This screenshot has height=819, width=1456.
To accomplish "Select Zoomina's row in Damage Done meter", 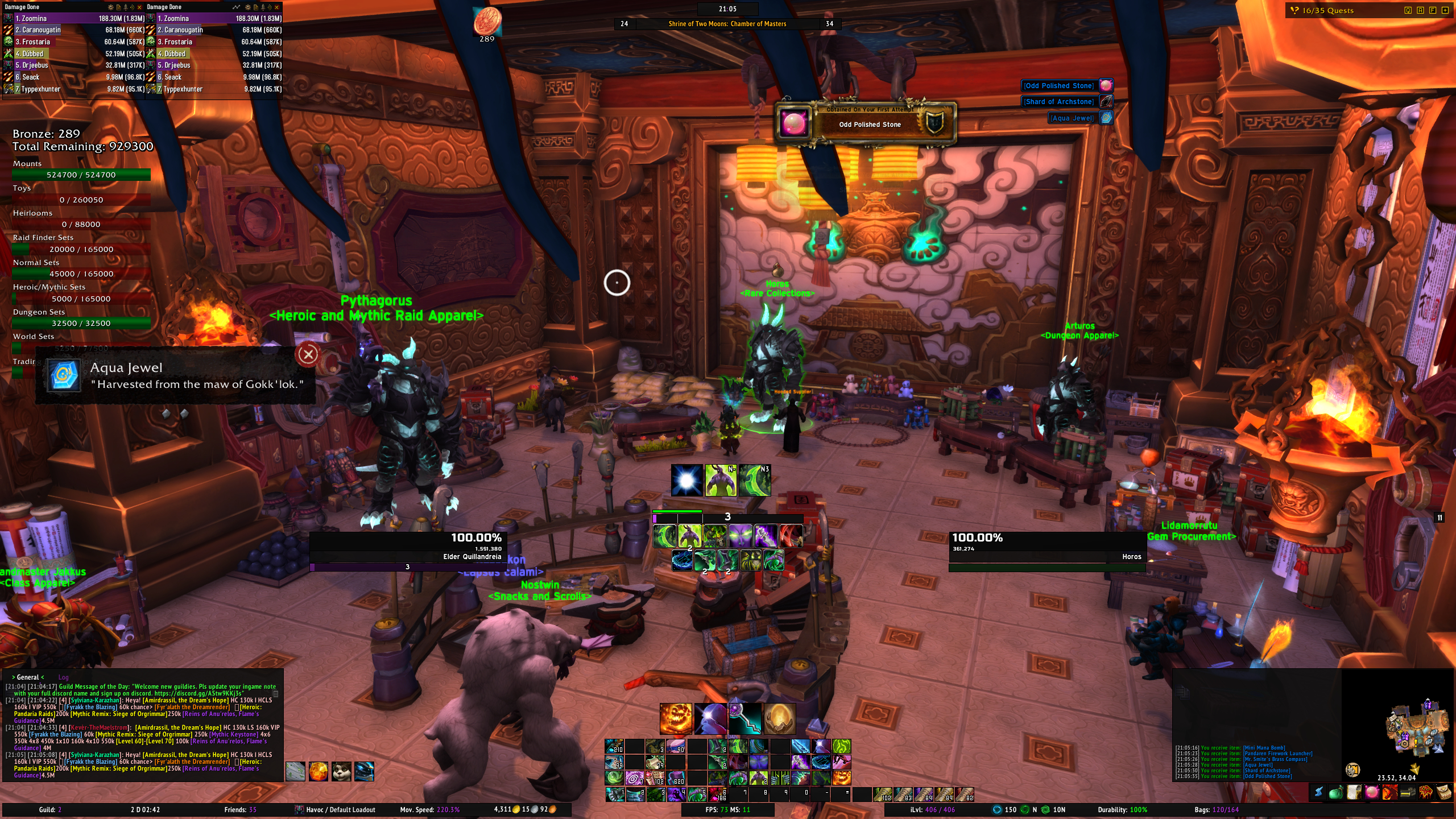I will (74, 19).
